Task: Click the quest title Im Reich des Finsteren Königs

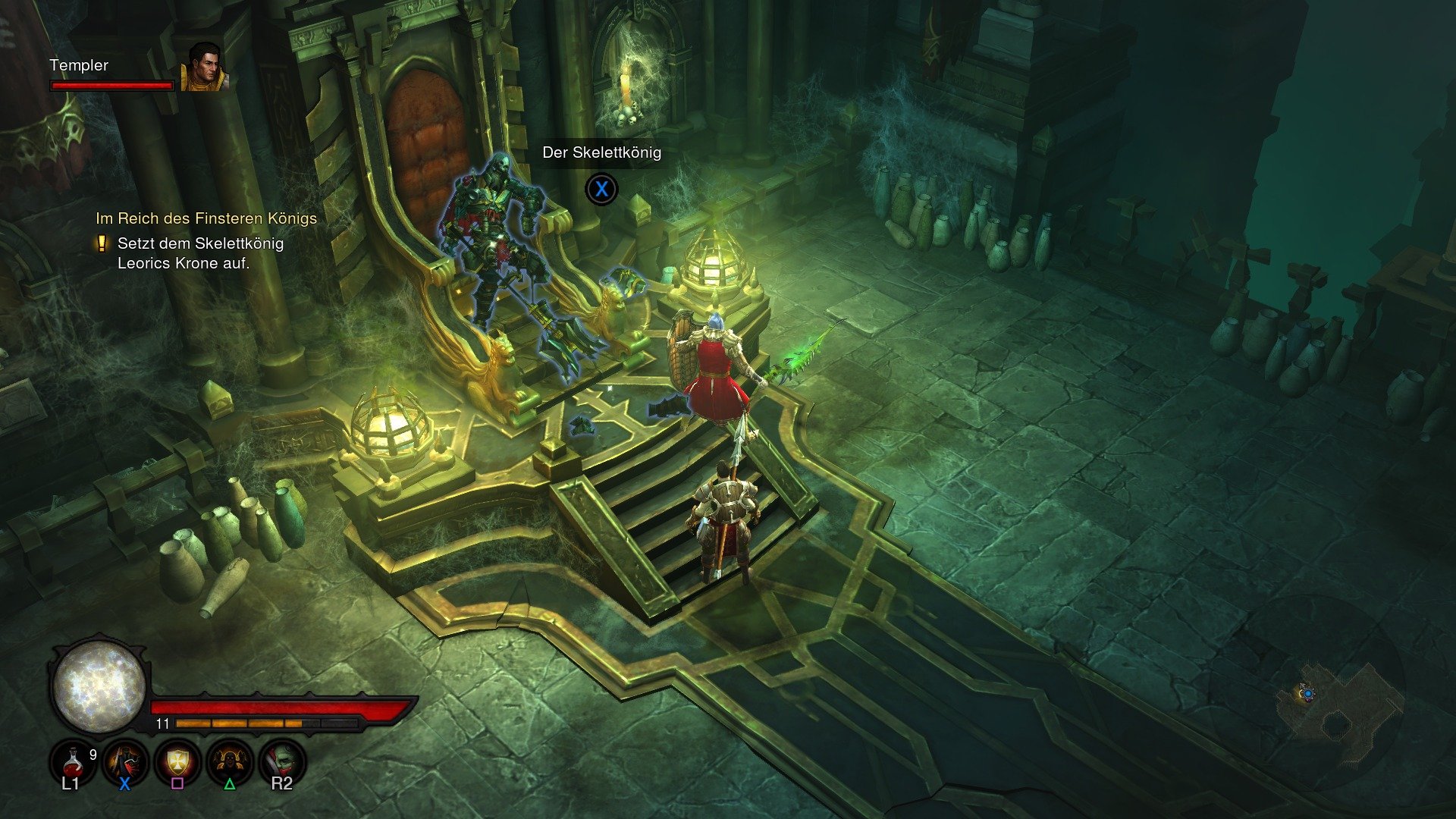Action: pyautogui.click(x=206, y=218)
